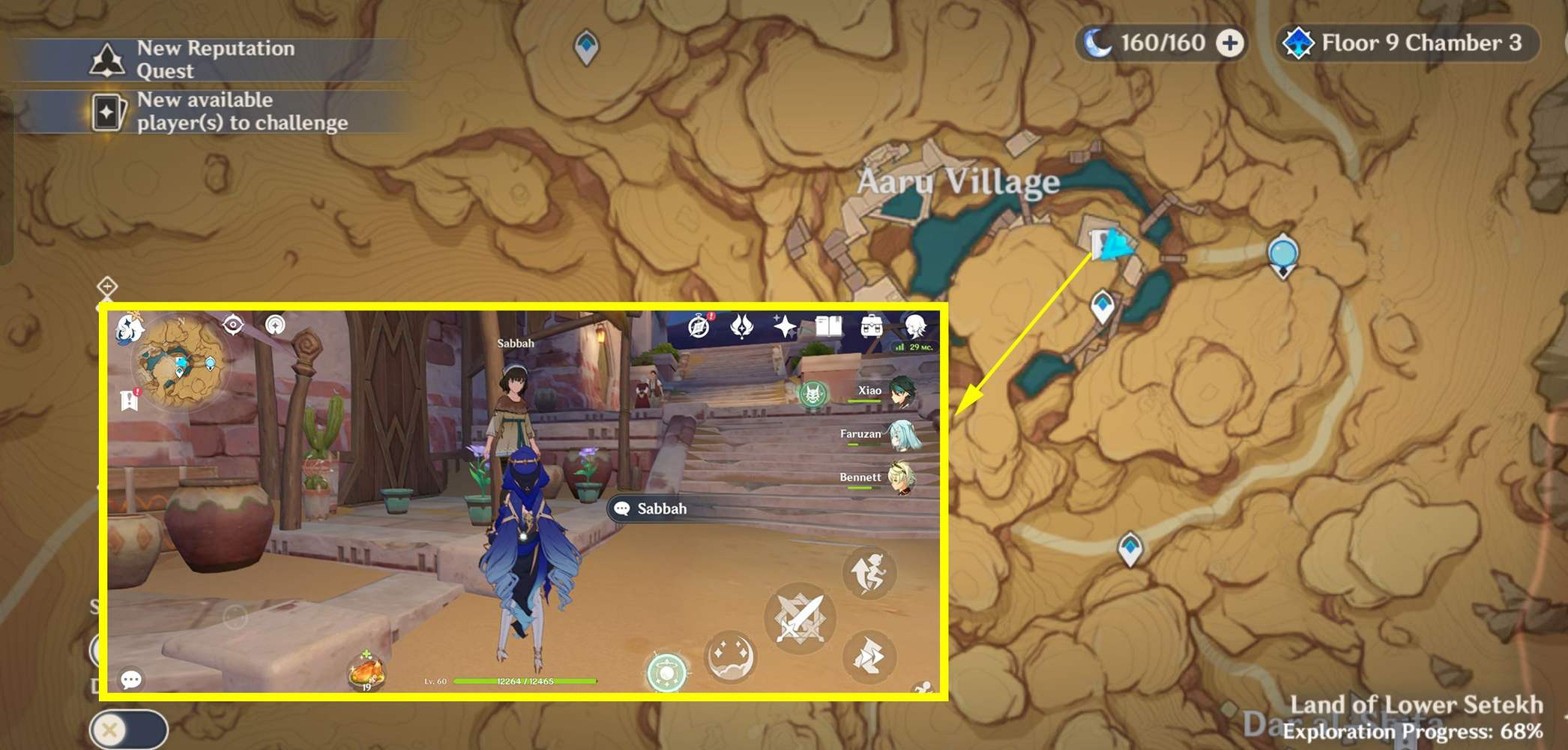Toggle the quest navigation eye icon
The image size is (1568, 750).
click(x=232, y=324)
